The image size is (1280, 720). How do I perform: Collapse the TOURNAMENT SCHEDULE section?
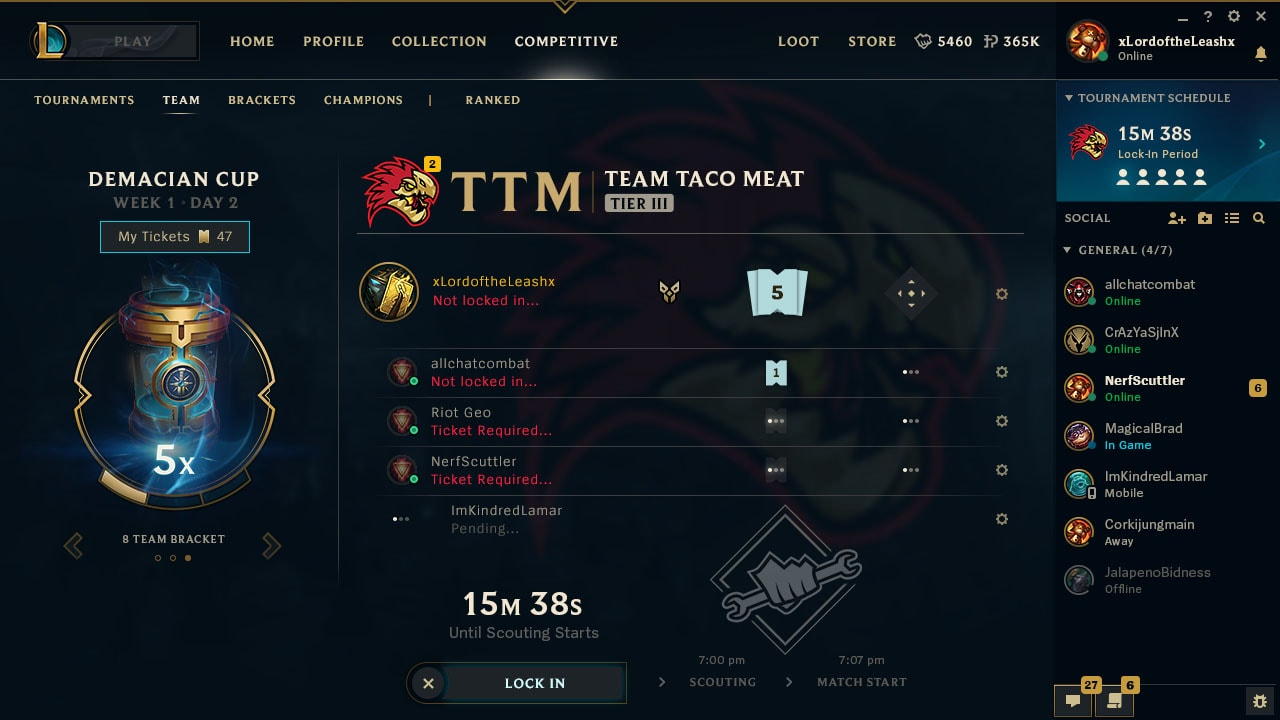click(1068, 98)
